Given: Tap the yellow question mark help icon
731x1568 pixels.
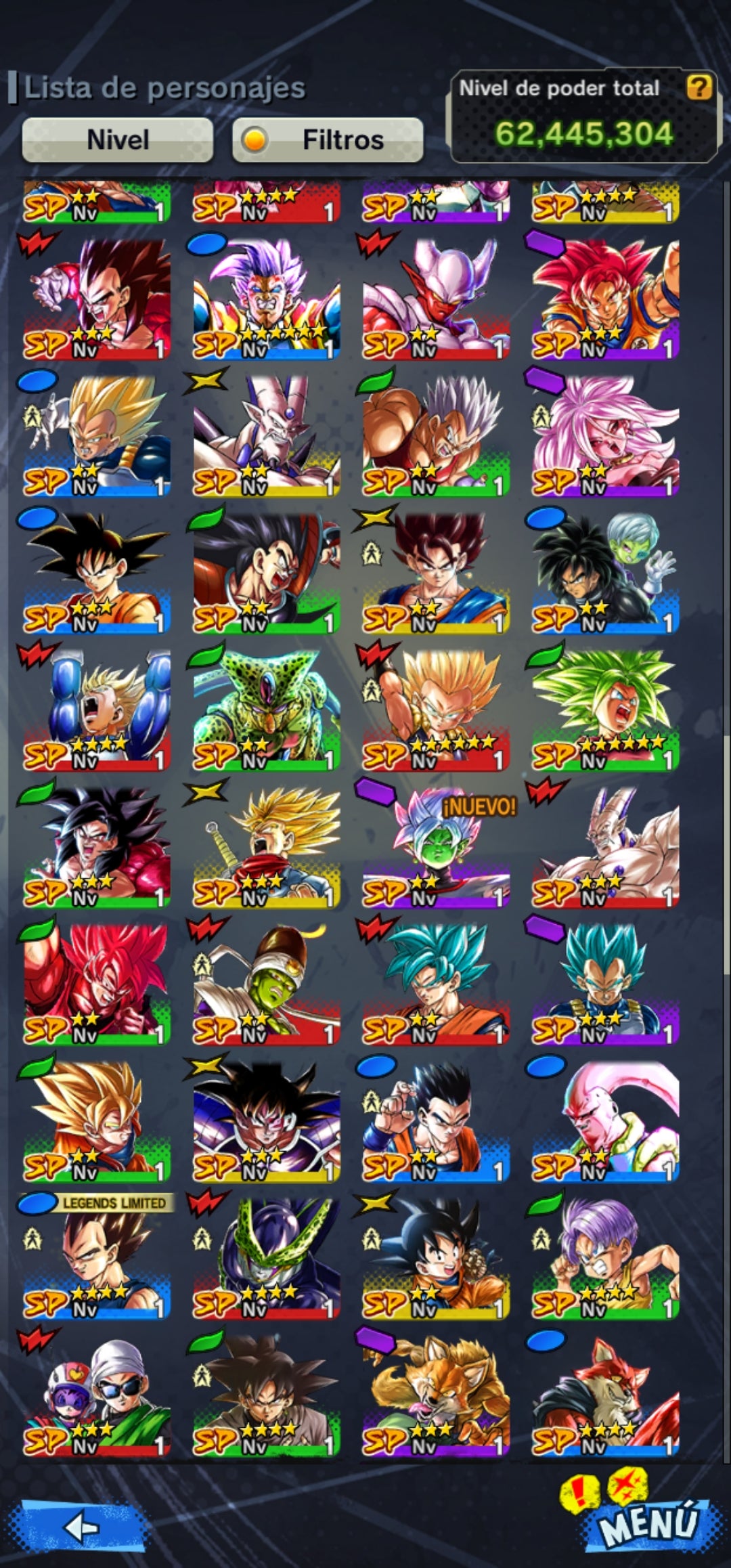Looking at the screenshot, I should click(x=699, y=87).
